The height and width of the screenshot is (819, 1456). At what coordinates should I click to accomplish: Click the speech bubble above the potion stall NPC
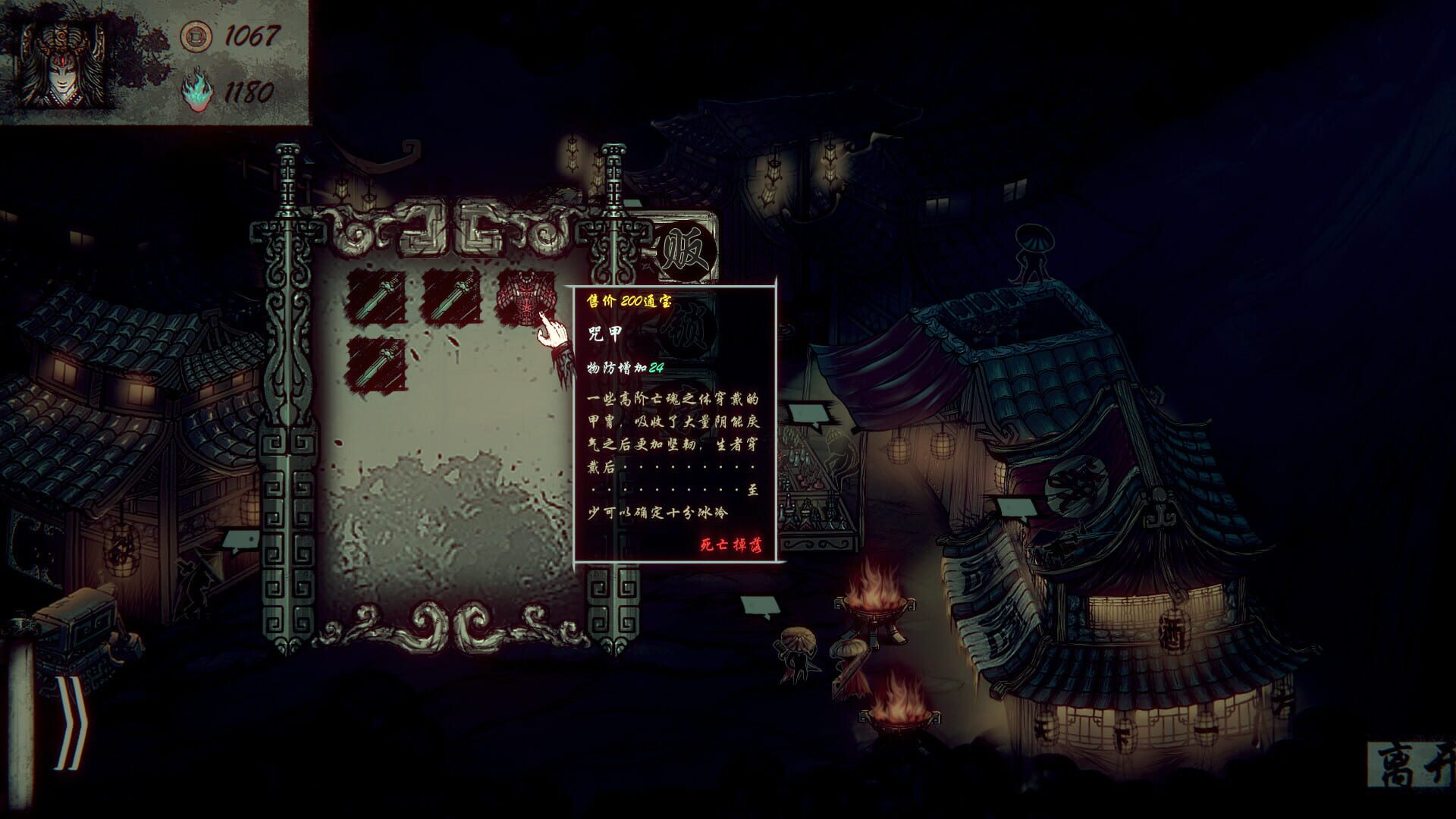tap(809, 414)
